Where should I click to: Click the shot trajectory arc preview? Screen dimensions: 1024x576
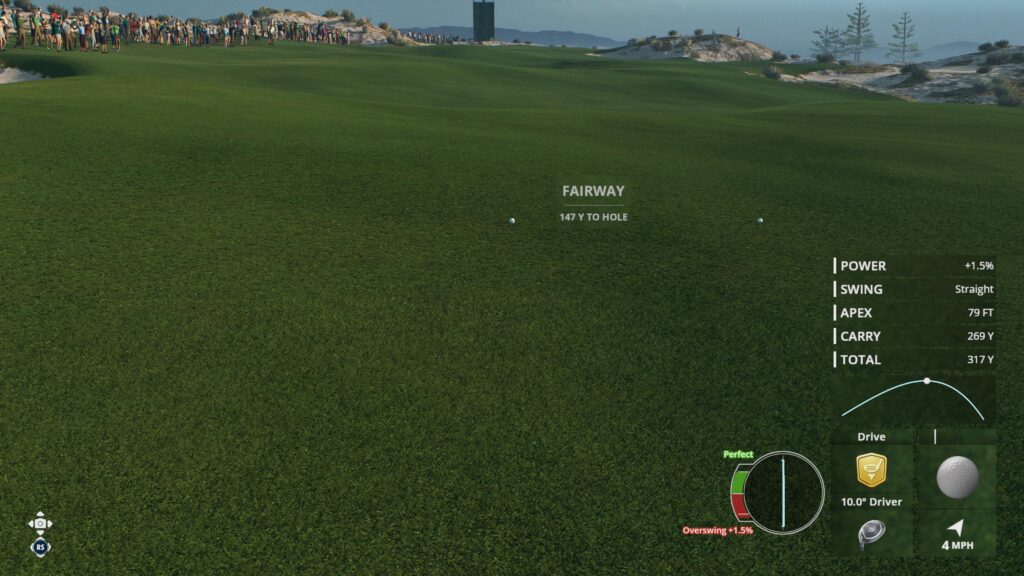[913, 398]
